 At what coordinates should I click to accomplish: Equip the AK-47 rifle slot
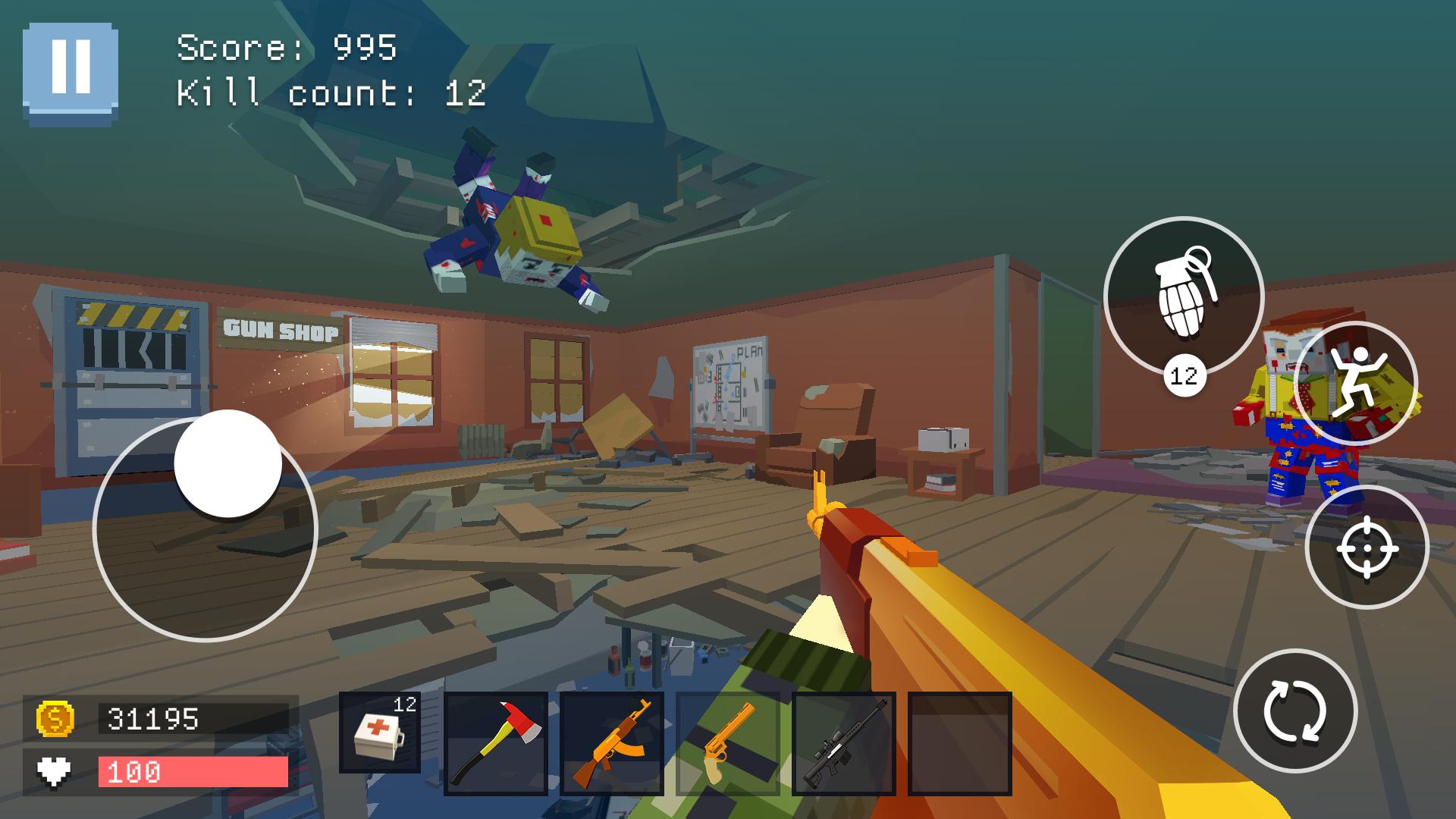612,743
